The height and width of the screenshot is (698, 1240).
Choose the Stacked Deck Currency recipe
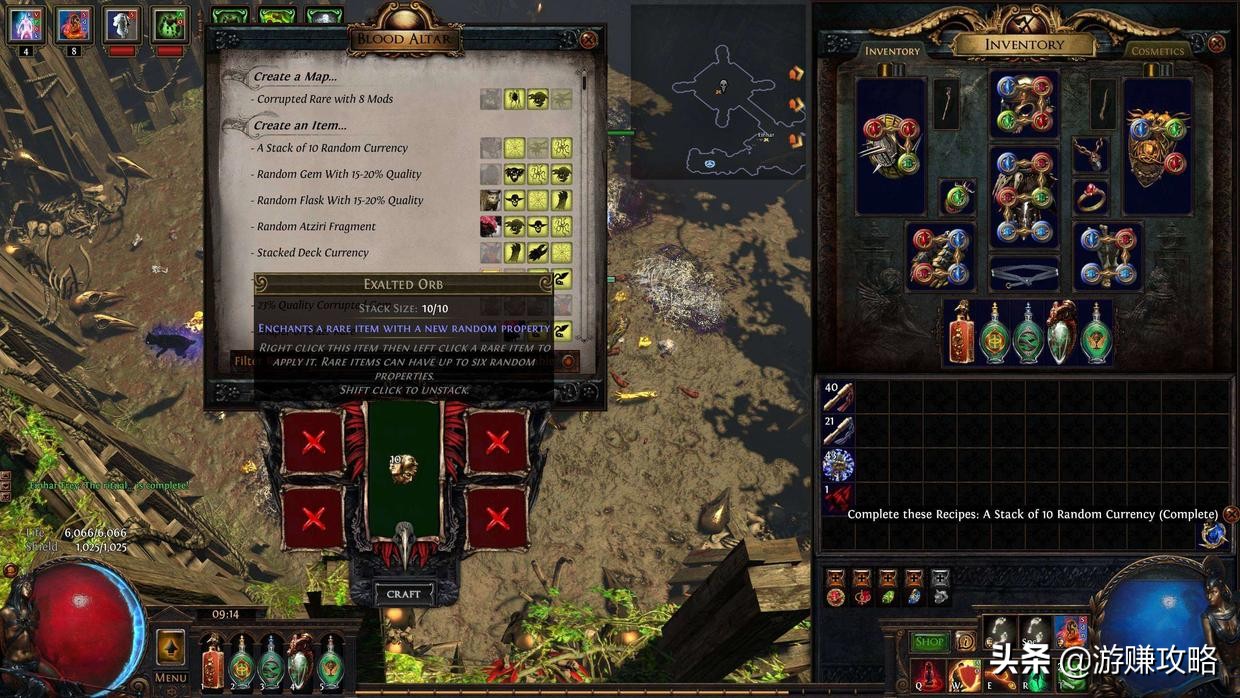tap(312, 253)
